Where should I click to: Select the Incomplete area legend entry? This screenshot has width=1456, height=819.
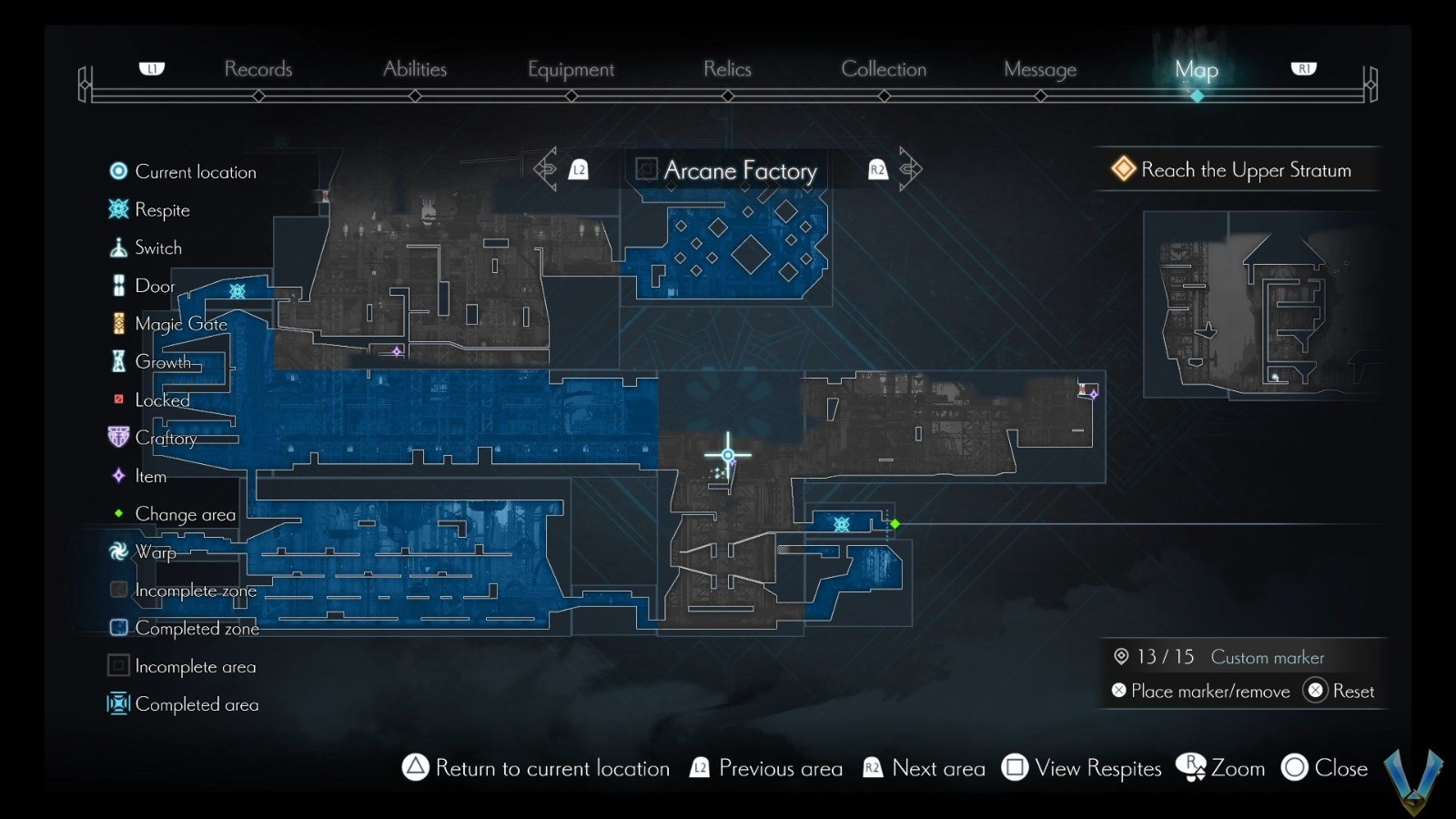point(117,665)
